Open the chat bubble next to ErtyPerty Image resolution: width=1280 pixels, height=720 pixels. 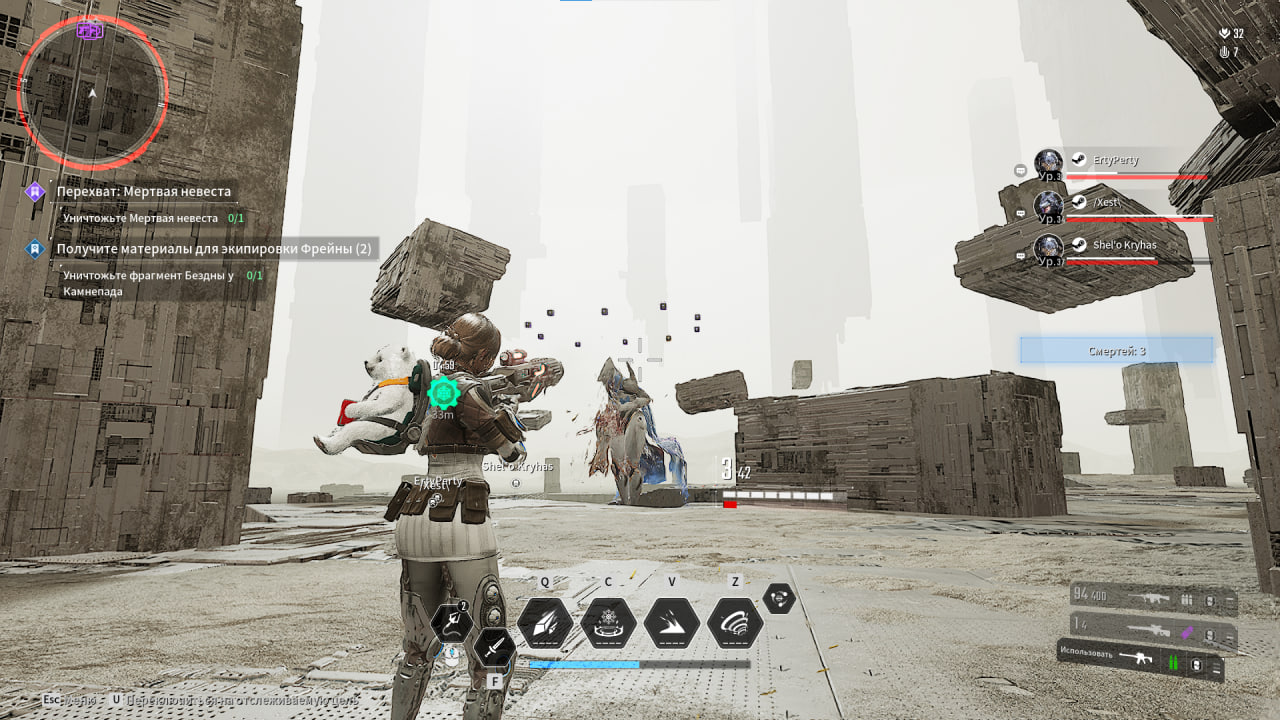click(x=1020, y=171)
